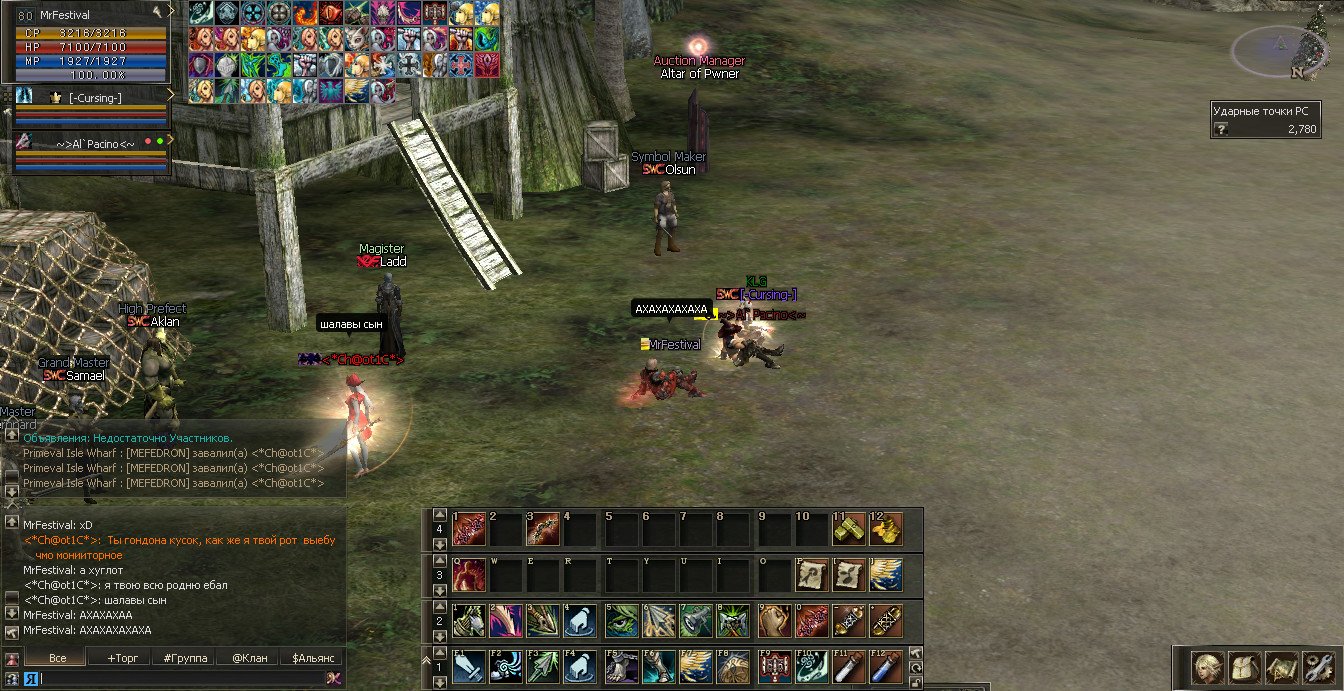Screen dimensions: 1344x691
Task: Use the gold bars item in slot 11
Action: click(x=848, y=528)
